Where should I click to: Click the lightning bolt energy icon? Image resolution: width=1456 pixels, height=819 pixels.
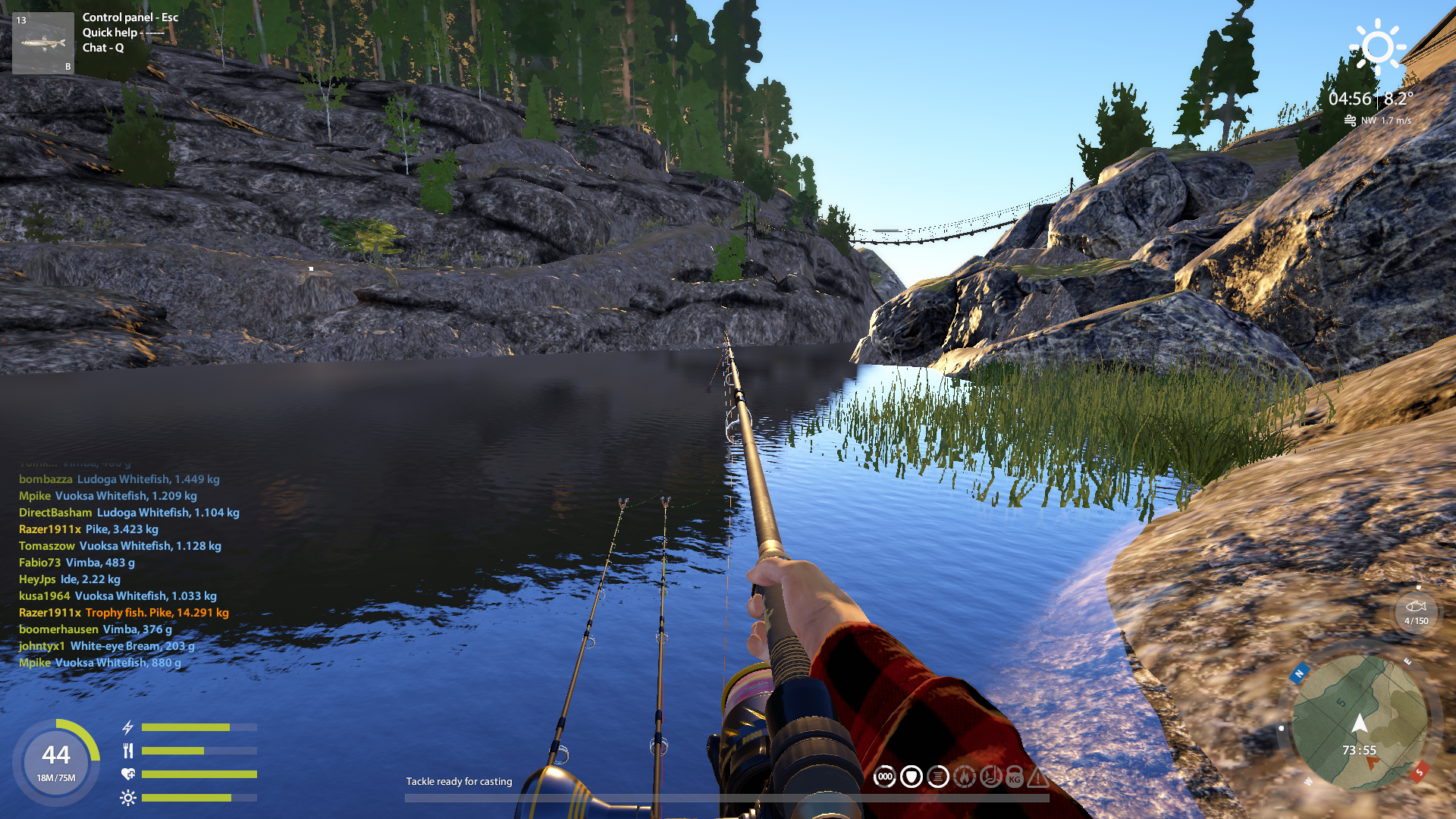point(128,727)
